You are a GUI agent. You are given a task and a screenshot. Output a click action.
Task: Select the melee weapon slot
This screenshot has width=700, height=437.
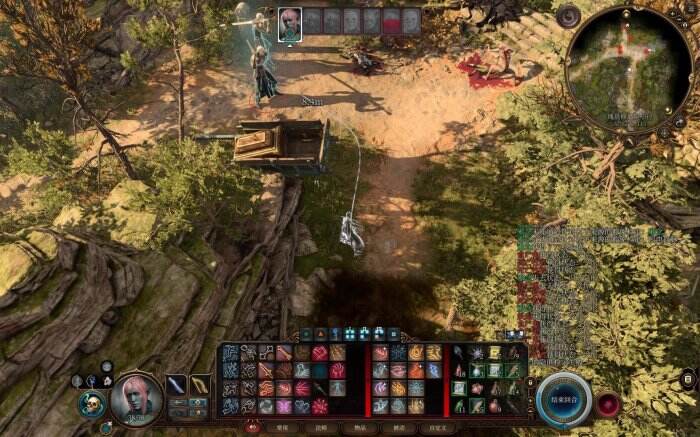click(176, 385)
